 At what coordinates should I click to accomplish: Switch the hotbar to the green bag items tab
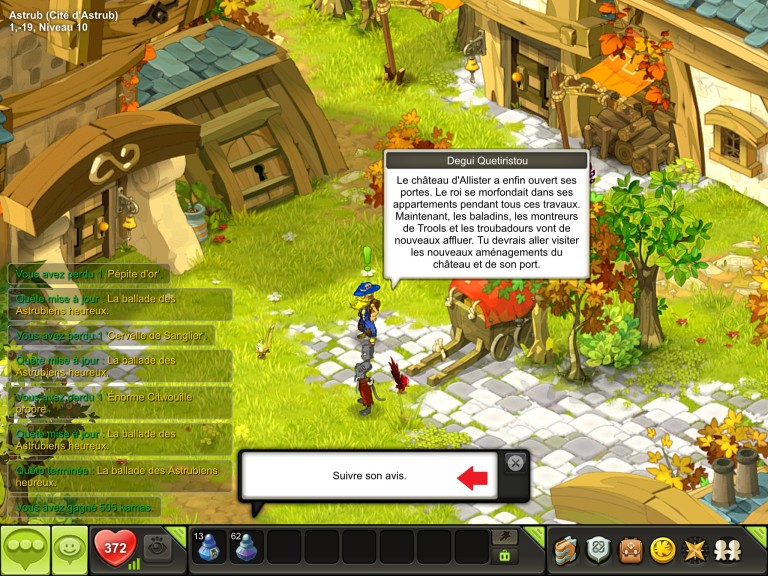pyautogui.click(x=505, y=556)
